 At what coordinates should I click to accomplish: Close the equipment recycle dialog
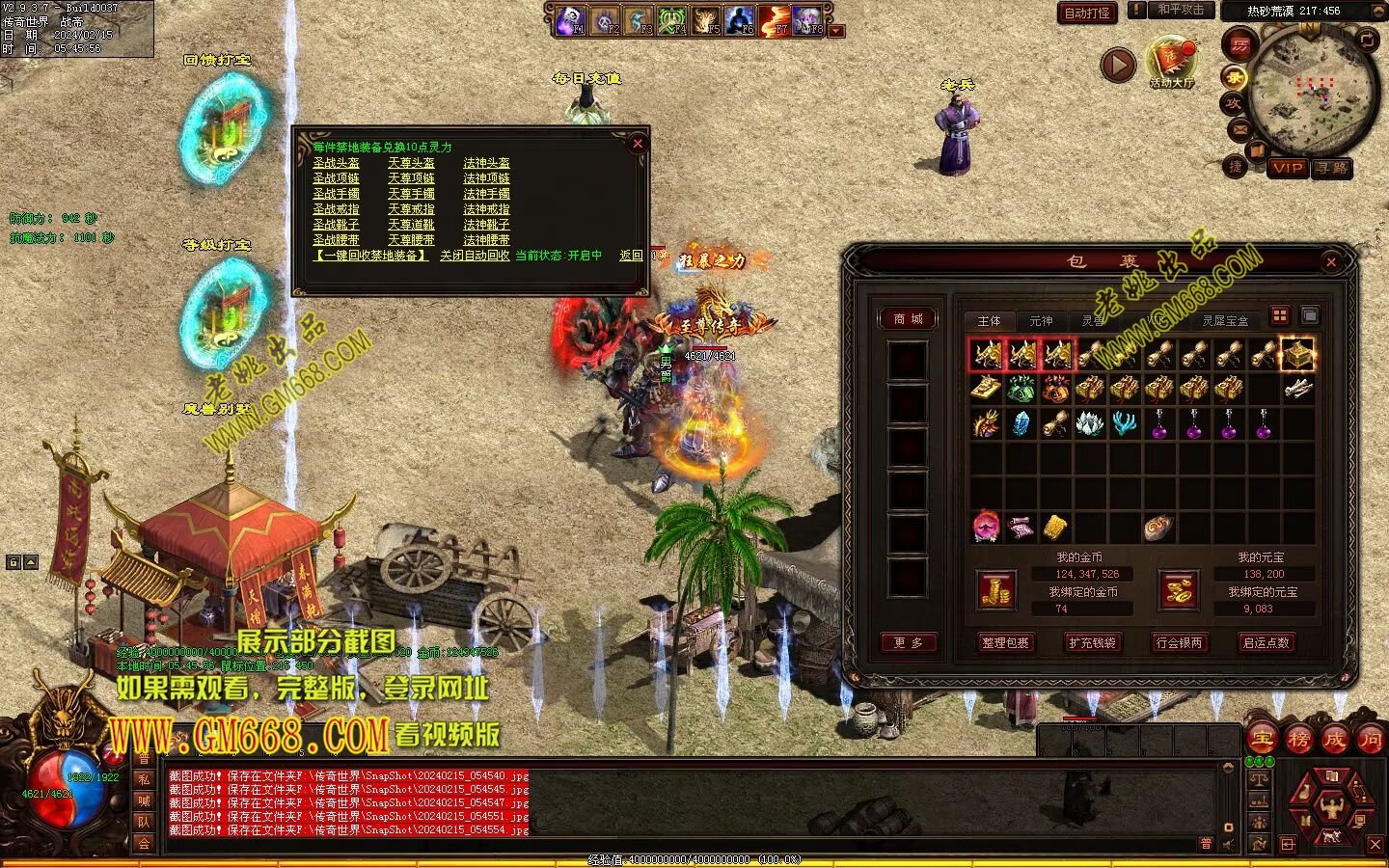(637, 144)
